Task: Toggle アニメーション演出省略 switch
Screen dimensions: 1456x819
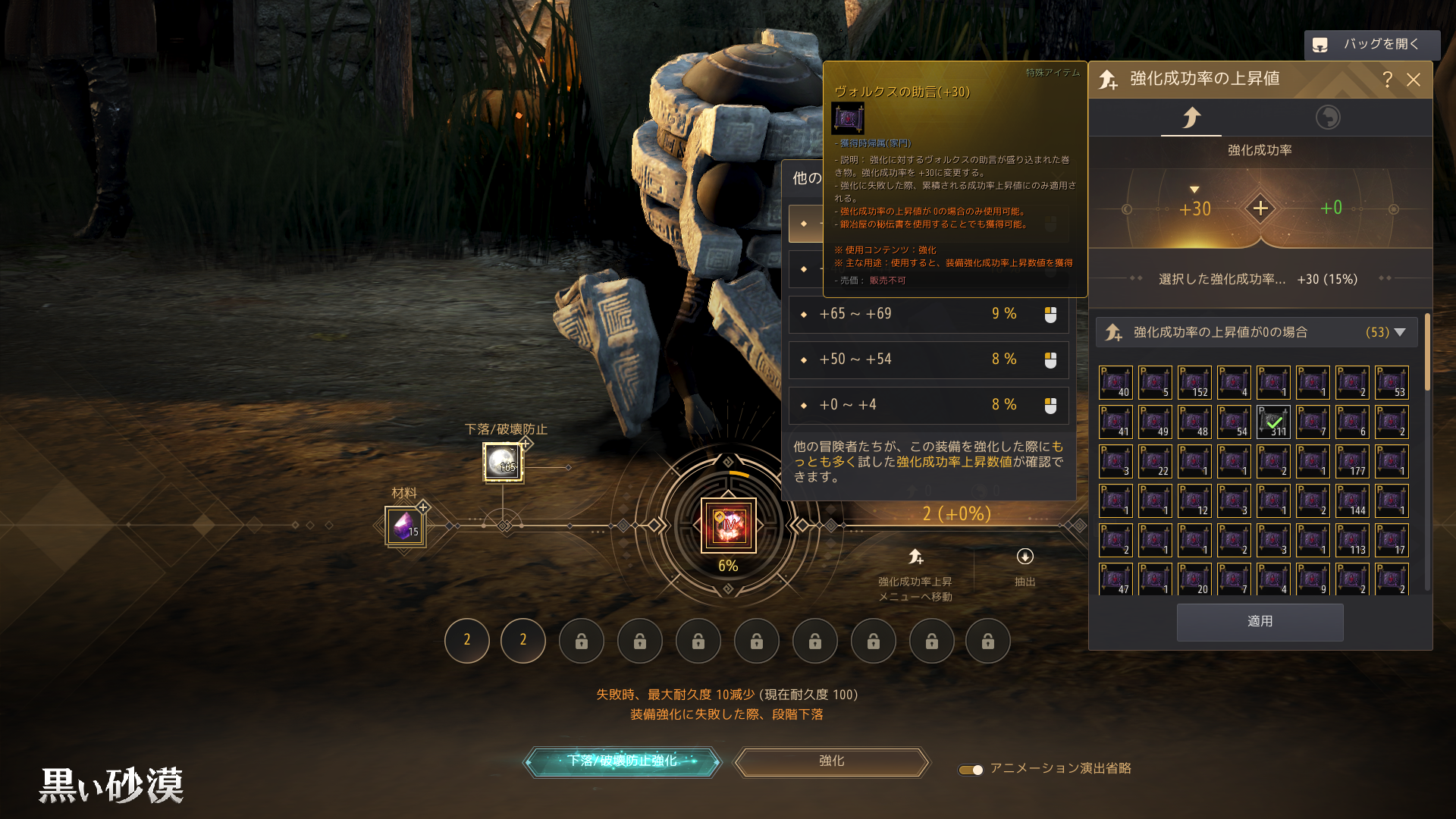Action: 971,770
